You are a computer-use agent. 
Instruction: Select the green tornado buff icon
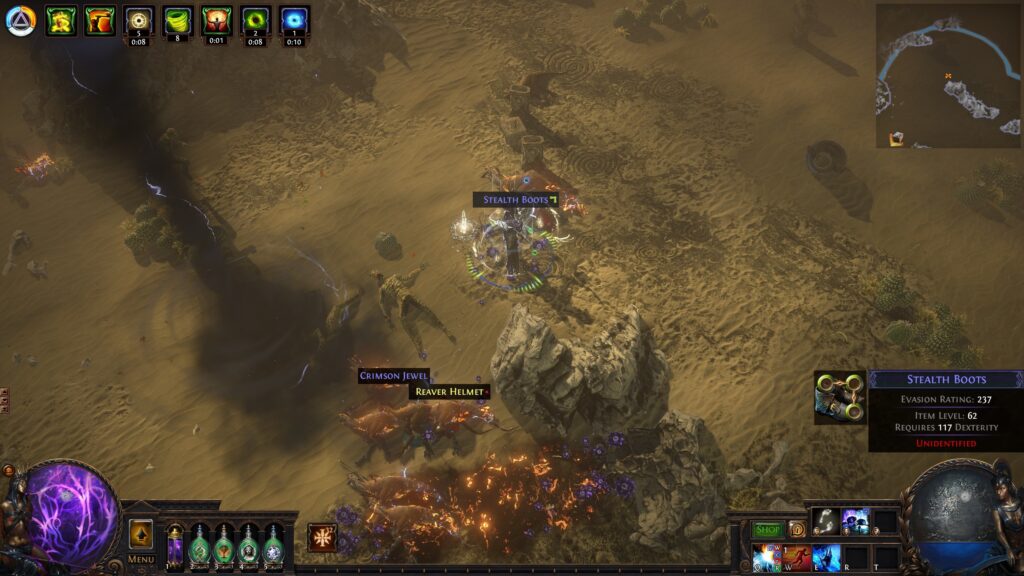point(178,19)
